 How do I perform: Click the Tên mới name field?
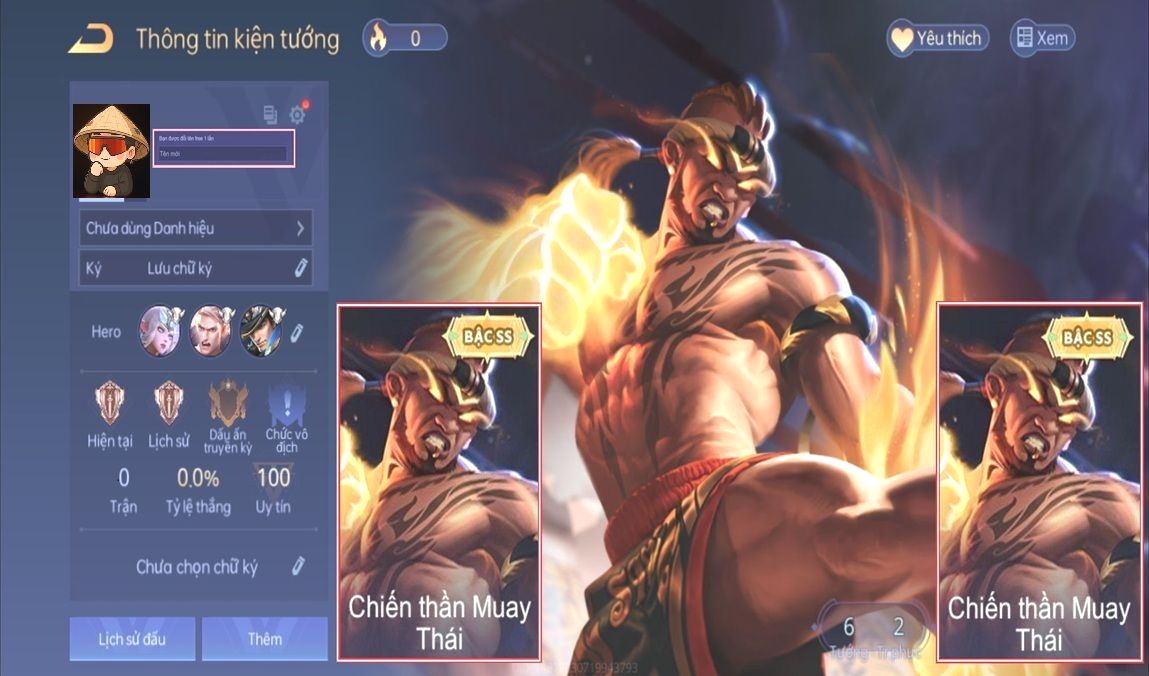coord(223,154)
